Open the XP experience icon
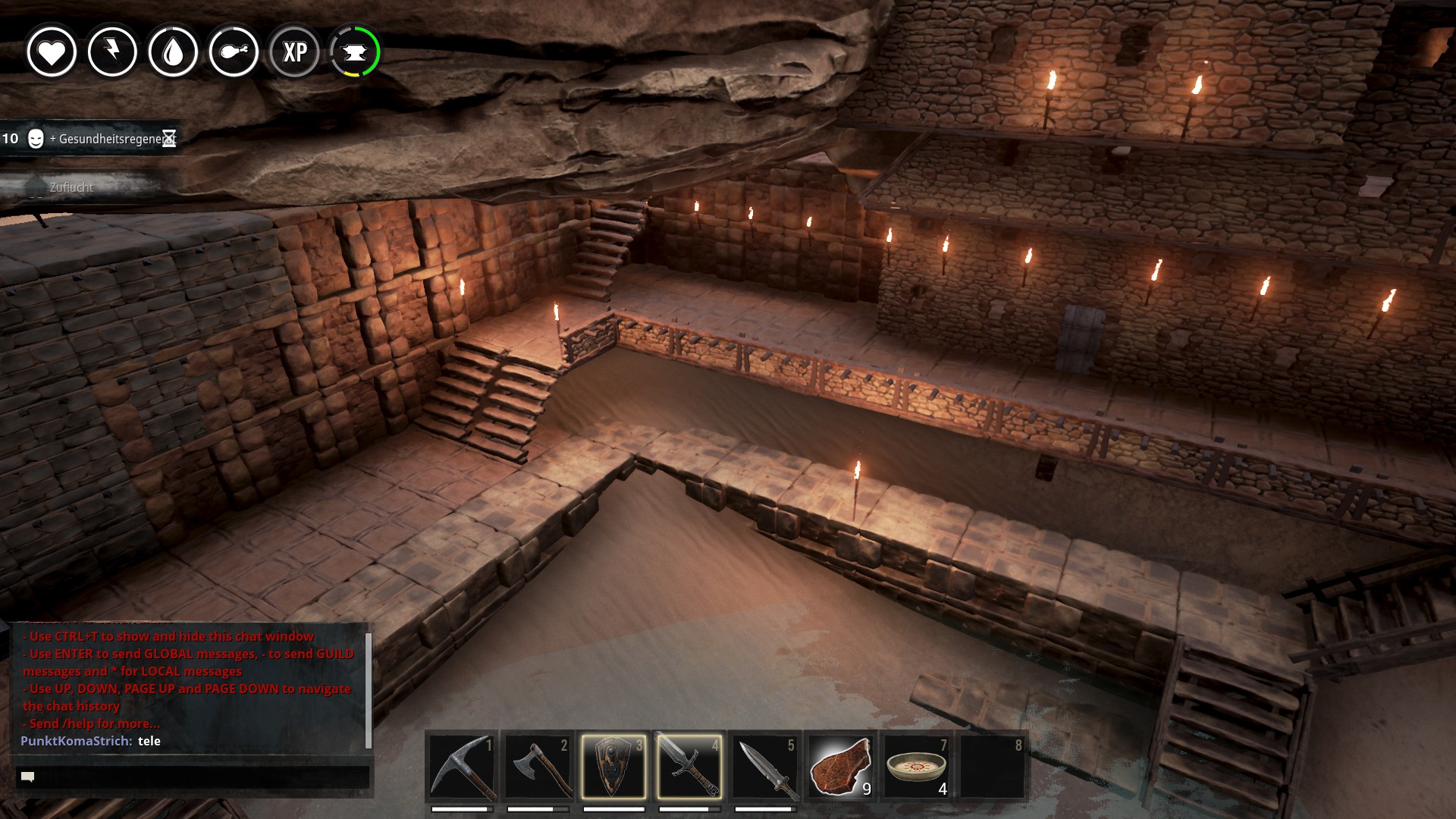This screenshot has width=1456, height=819. tap(294, 52)
